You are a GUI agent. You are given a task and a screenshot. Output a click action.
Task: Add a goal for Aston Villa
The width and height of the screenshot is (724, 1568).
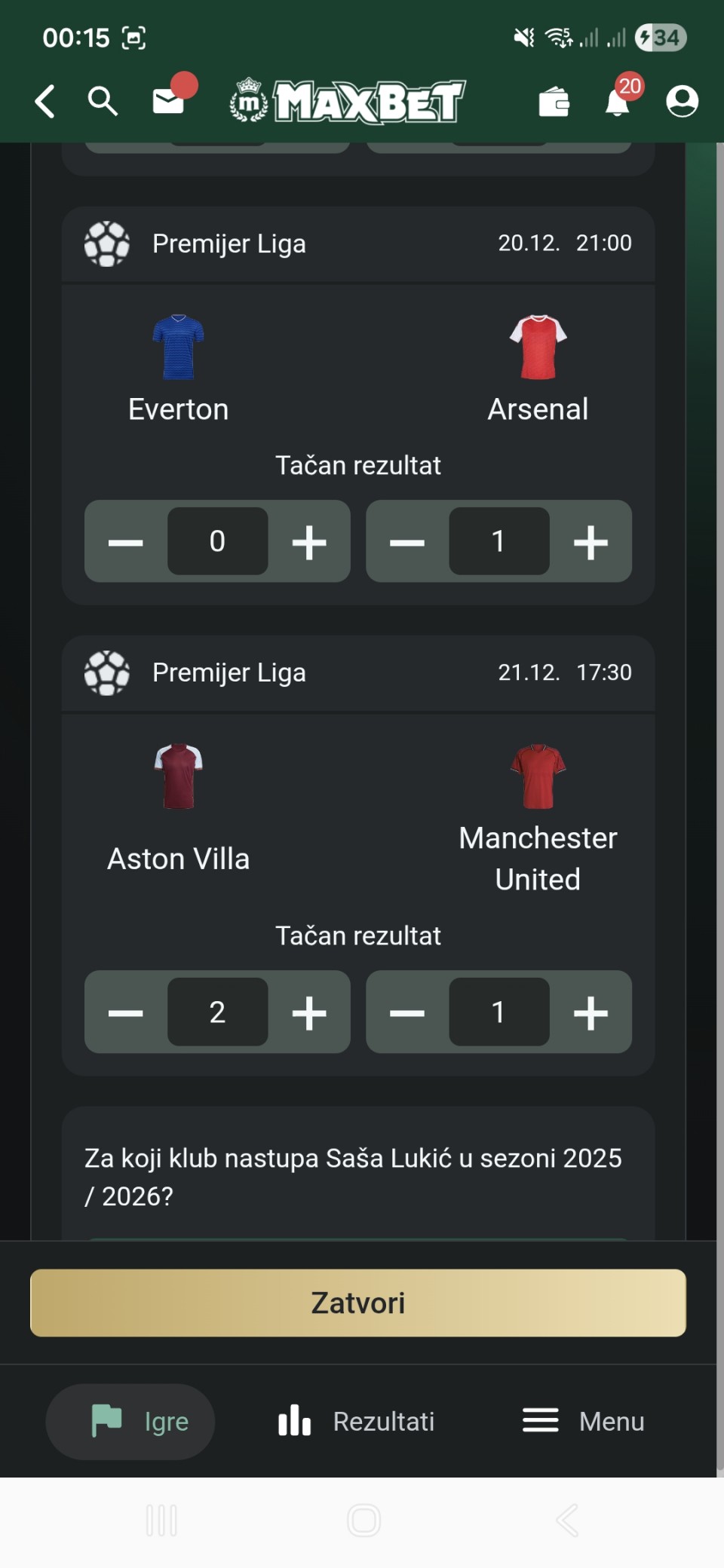pos(309,1012)
